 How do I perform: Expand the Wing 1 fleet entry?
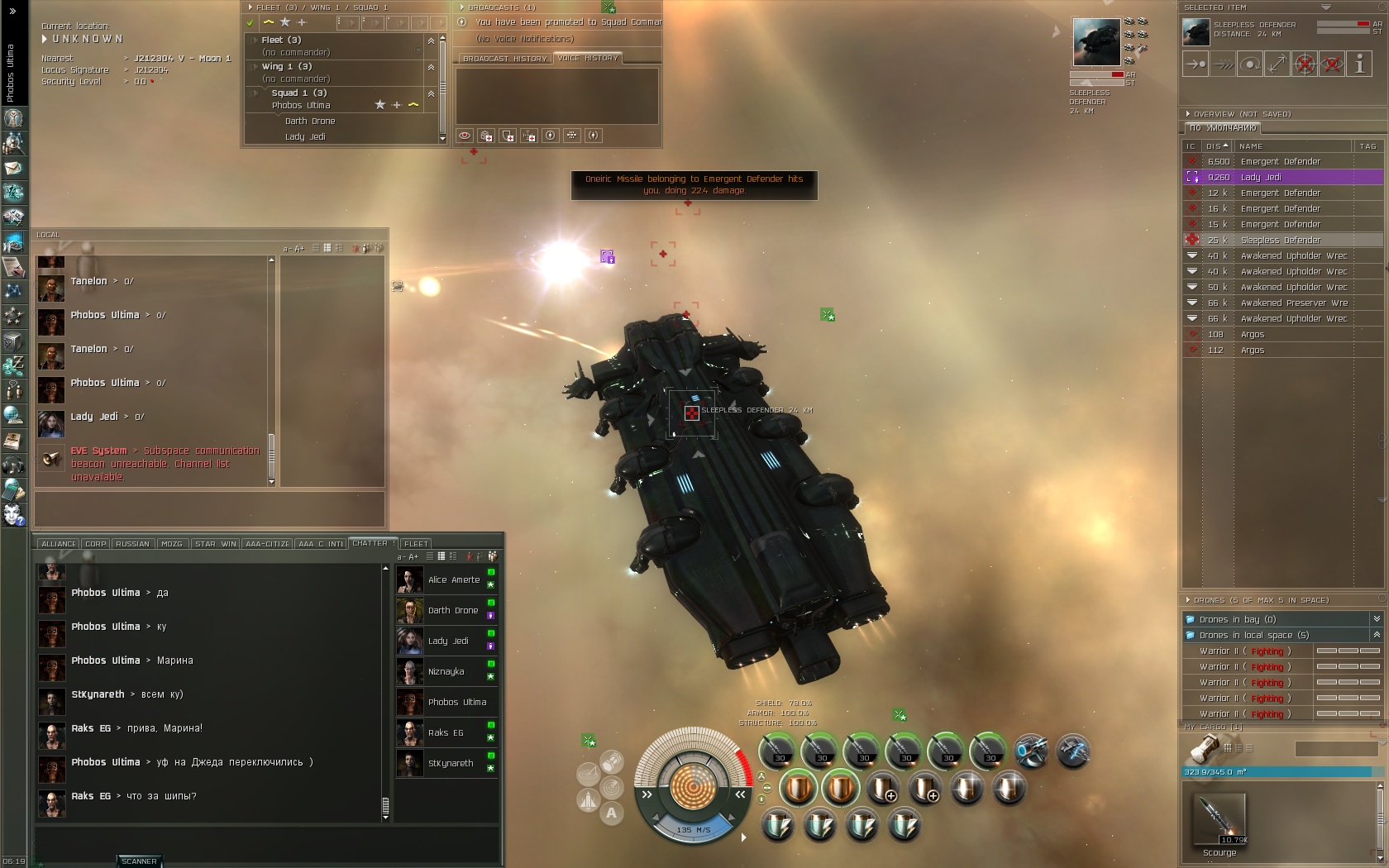point(255,66)
